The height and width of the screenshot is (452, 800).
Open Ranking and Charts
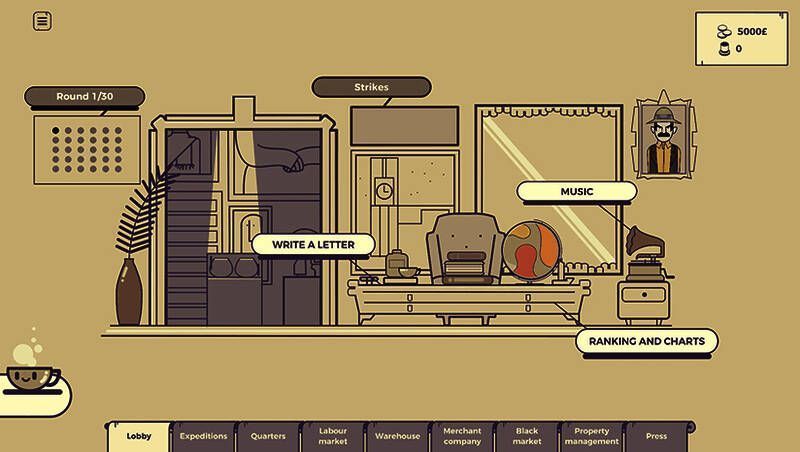646,341
